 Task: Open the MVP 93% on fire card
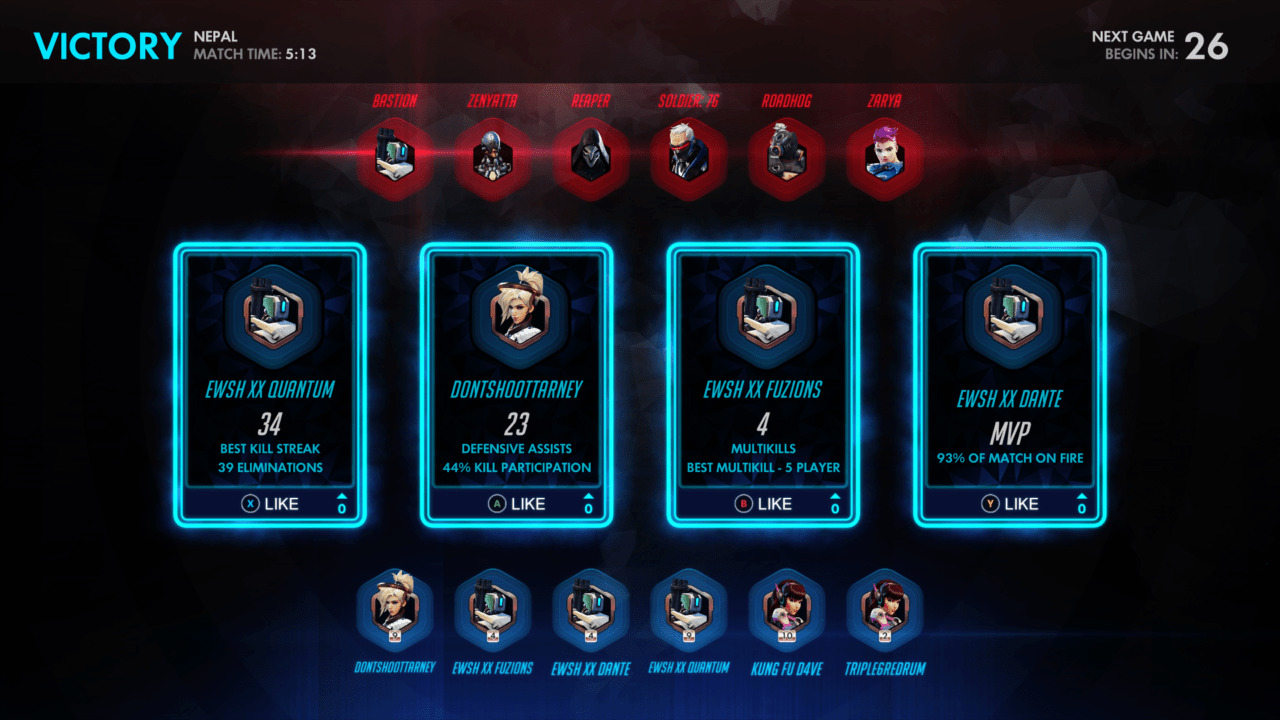tap(1010, 370)
